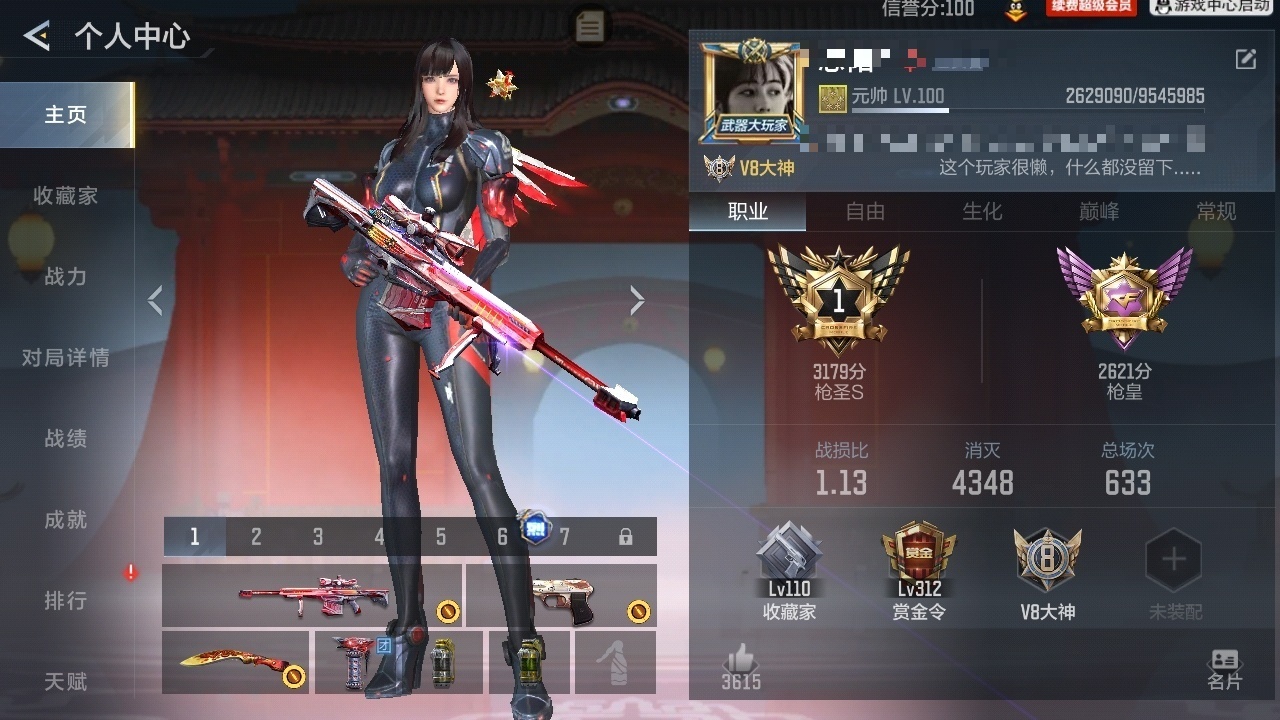Screen dimensions: 1280x720
Task: Click the right arrow to change character view
Action: tap(637, 300)
